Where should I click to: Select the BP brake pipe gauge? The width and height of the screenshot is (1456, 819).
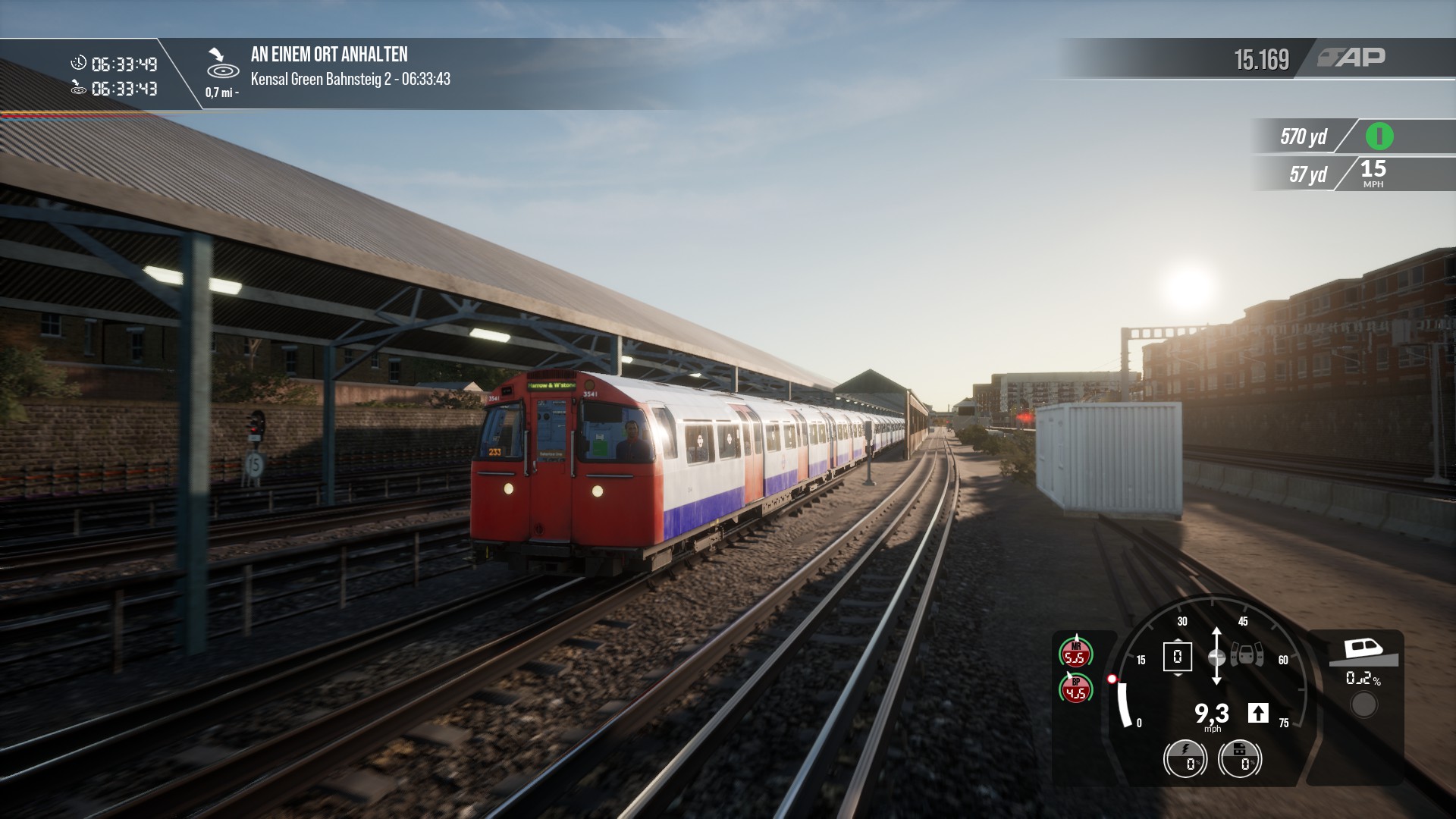click(x=1075, y=689)
